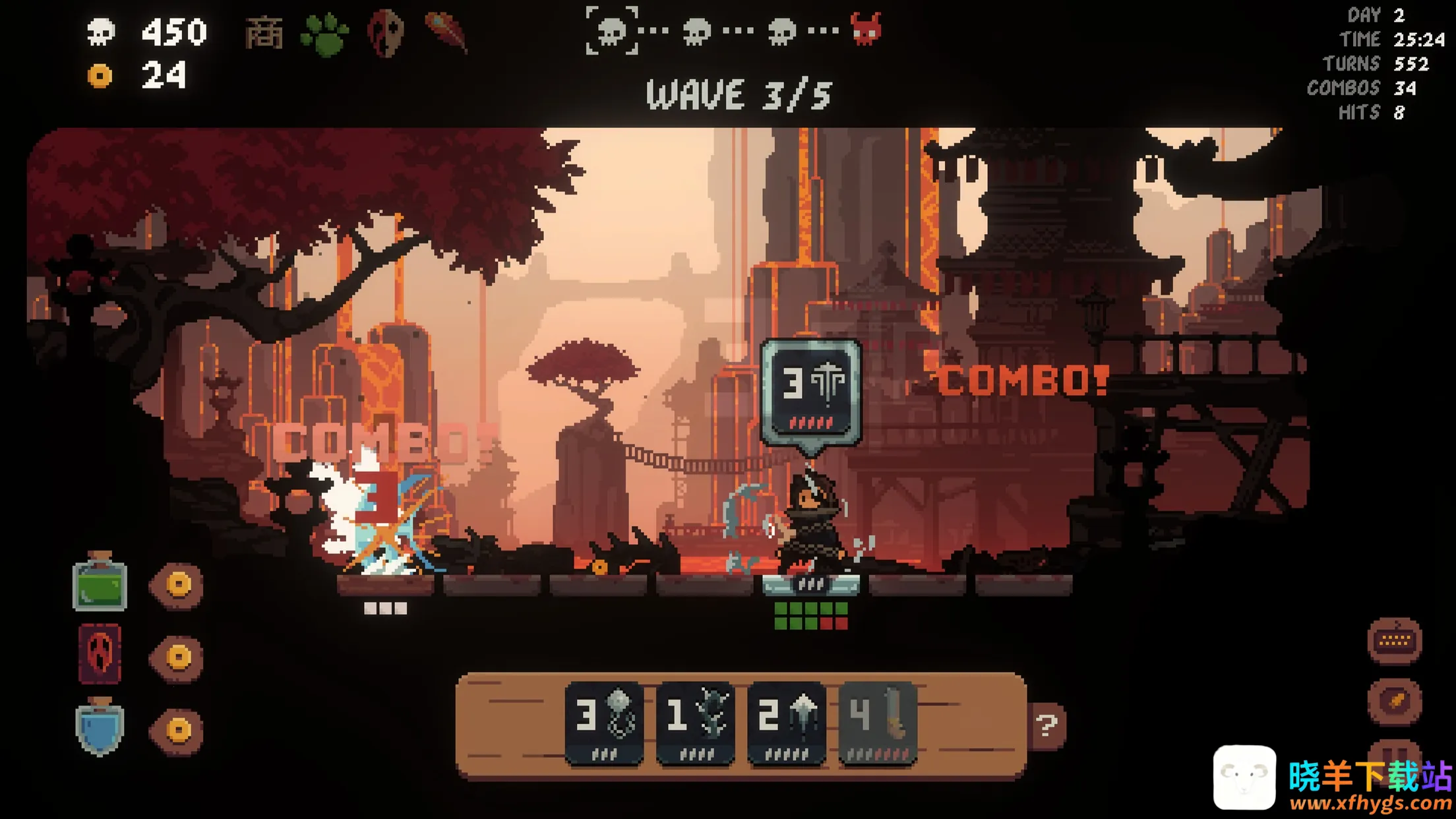
Task: Inspect the red feather skill icon
Action: click(446, 31)
